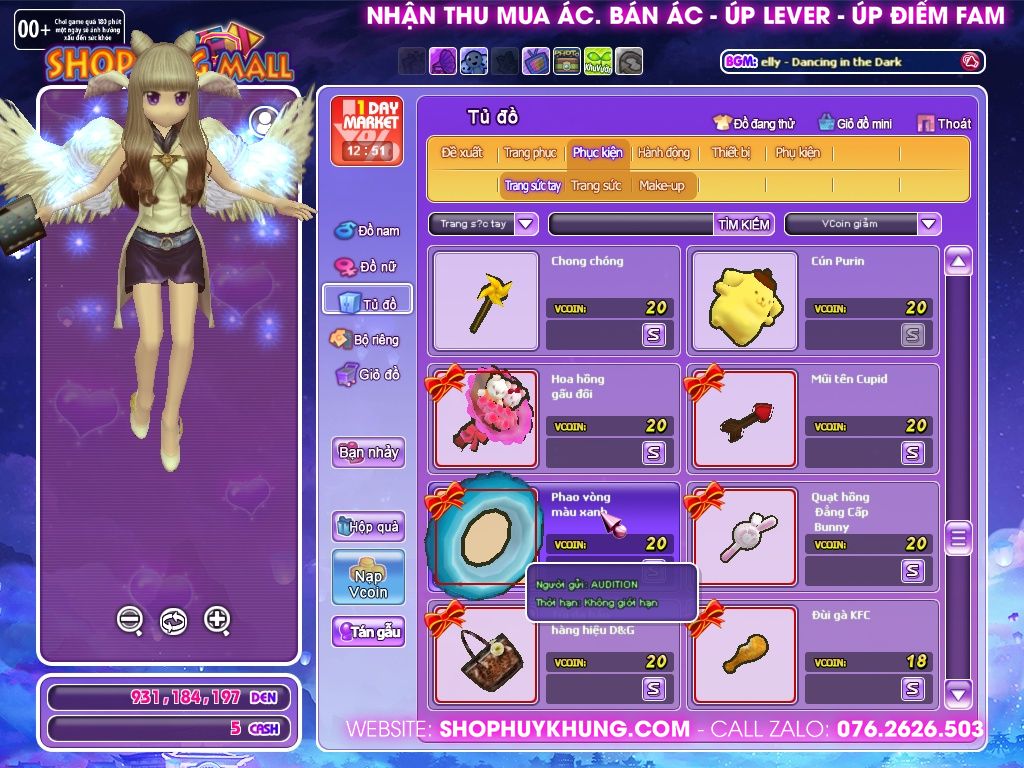This screenshot has height=768, width=1024.
Task: Choose the Chong chóng pinwheel item
Action: click(x=484, y=301)
